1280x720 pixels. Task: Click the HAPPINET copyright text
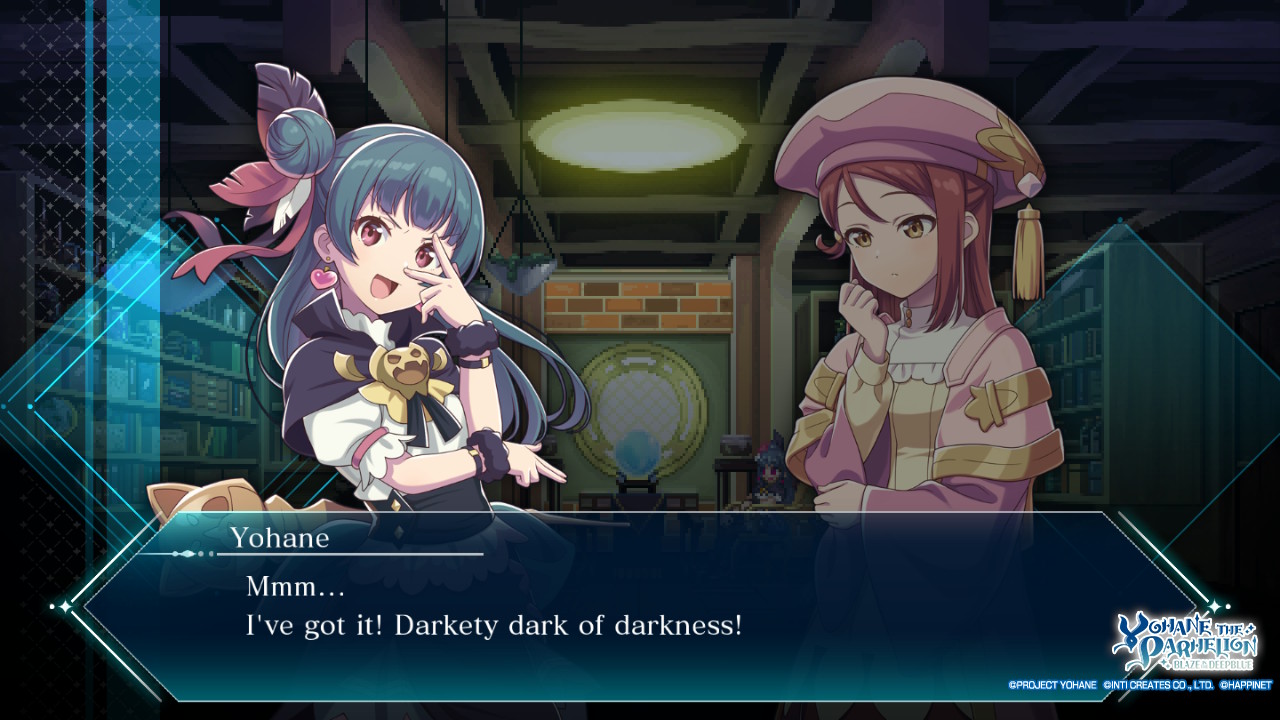tap(1248, 685)
